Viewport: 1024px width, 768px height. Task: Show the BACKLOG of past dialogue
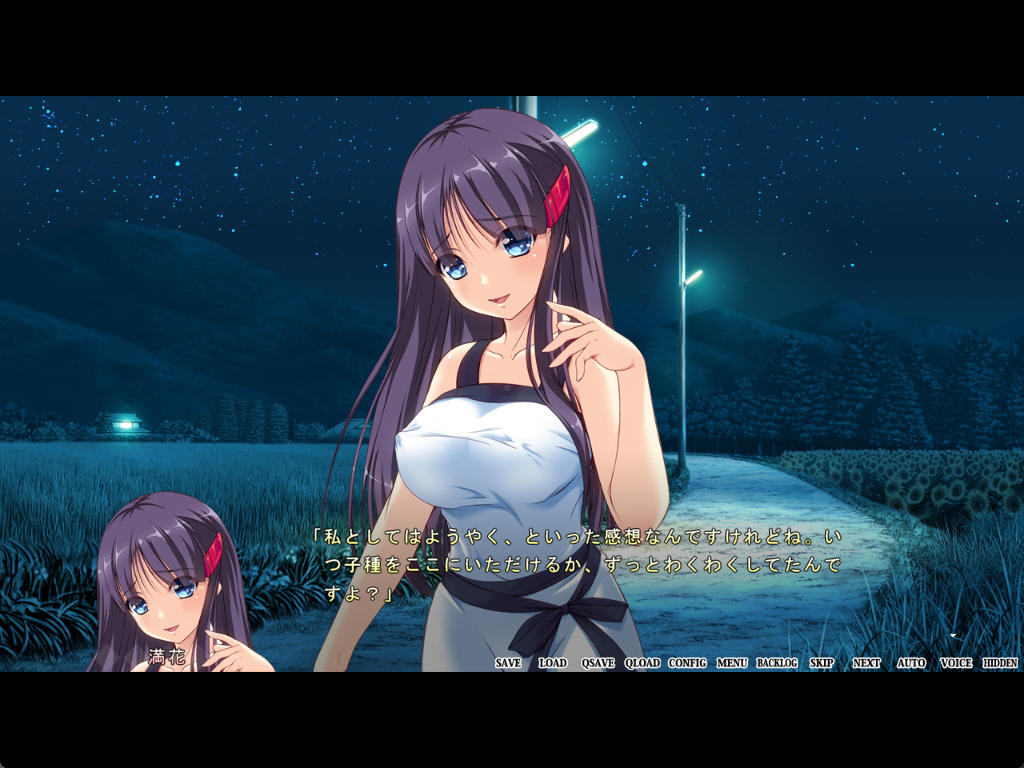click(x=777, y=663)
